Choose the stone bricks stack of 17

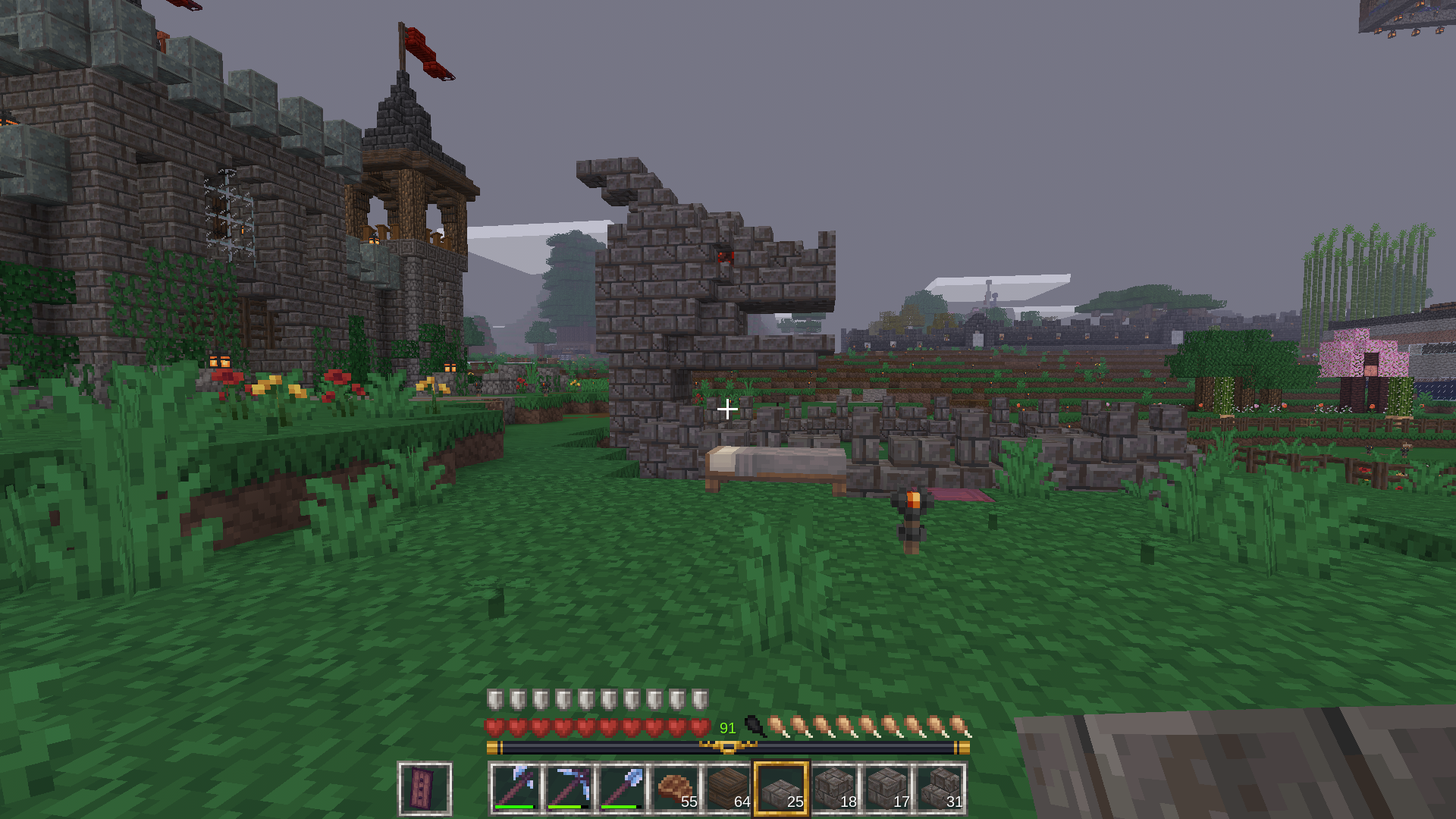coord(887,789)
